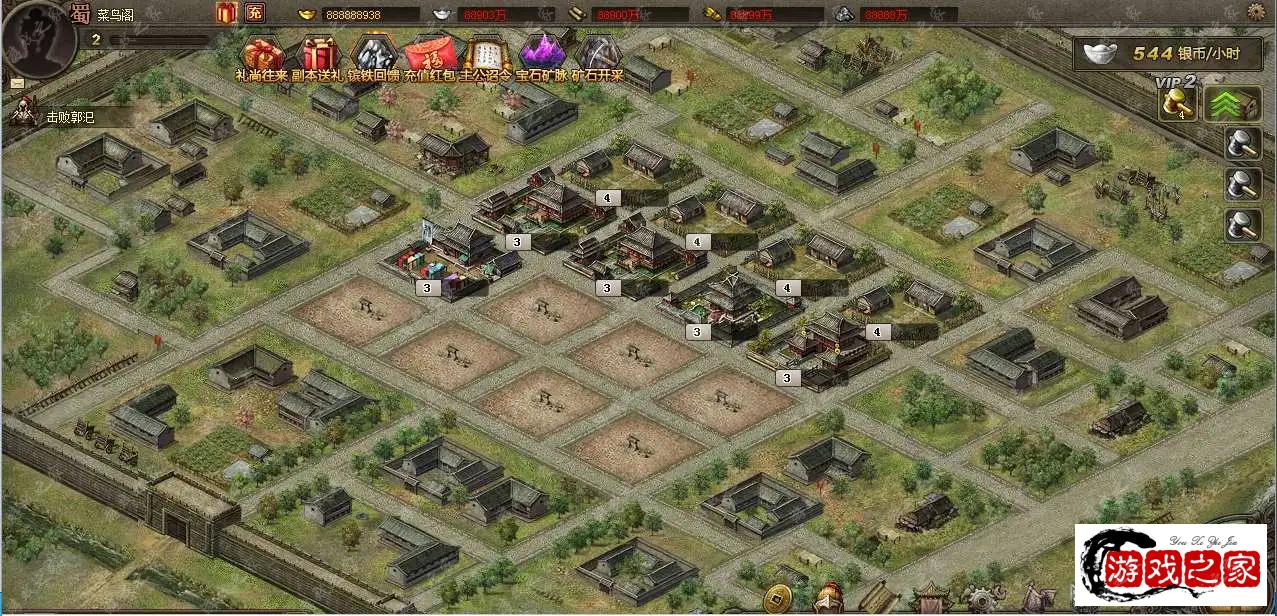Screen dimensions: 1277x616
Task: Open the 主公诏令 scroll event
Action: [x=486, y=53]
